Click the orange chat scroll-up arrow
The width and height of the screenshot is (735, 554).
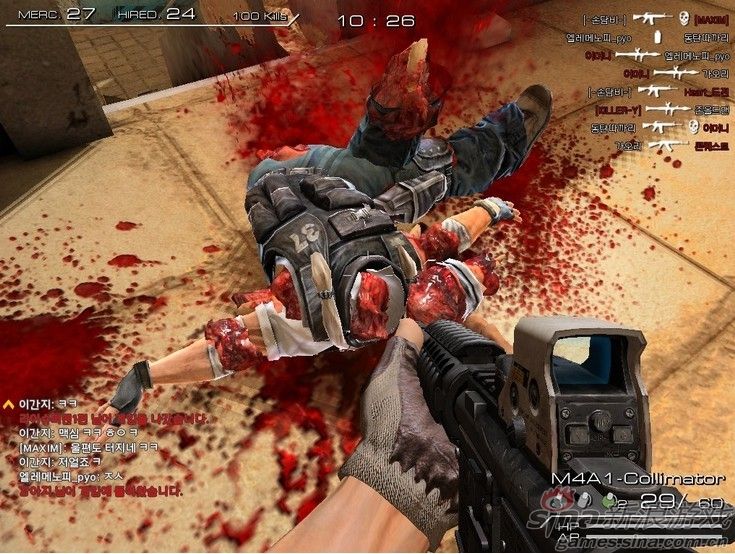click(x=9, y=402)
